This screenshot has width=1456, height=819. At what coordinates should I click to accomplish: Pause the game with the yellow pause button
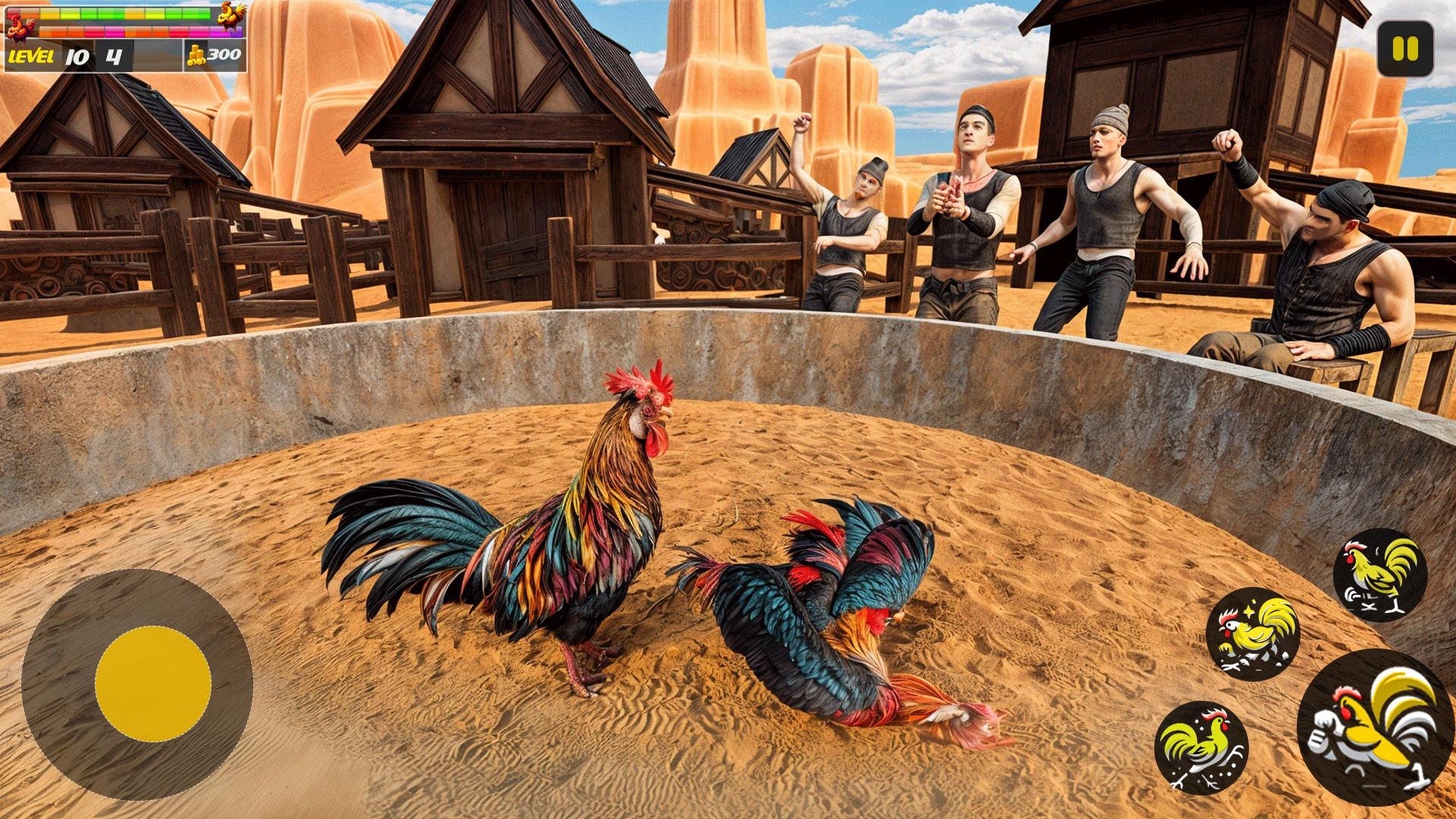(x=1405, y=49)
